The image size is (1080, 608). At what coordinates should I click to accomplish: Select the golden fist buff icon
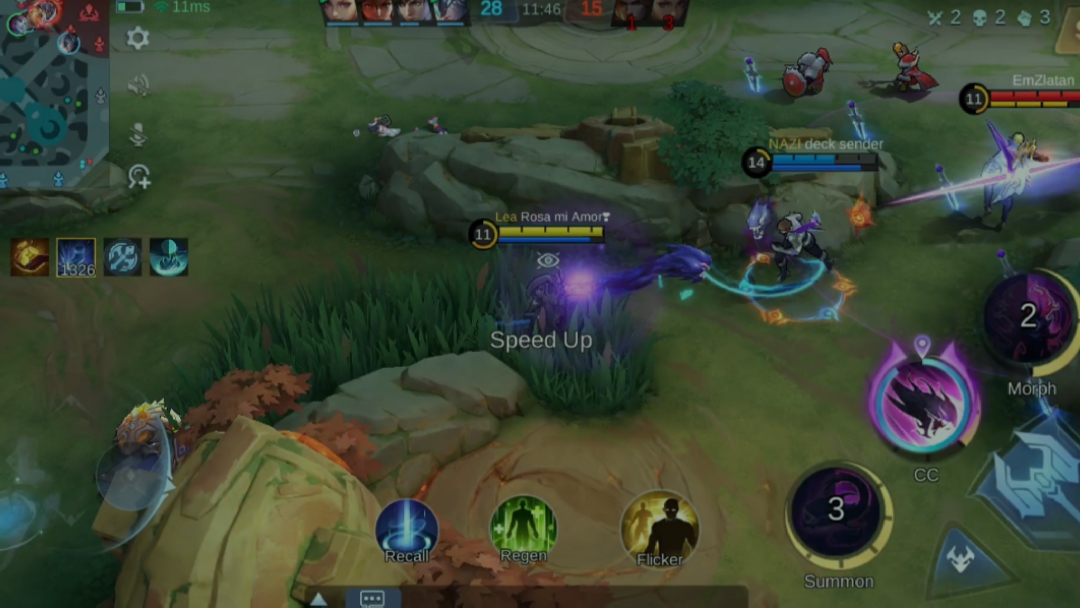(x=30, y=257)
